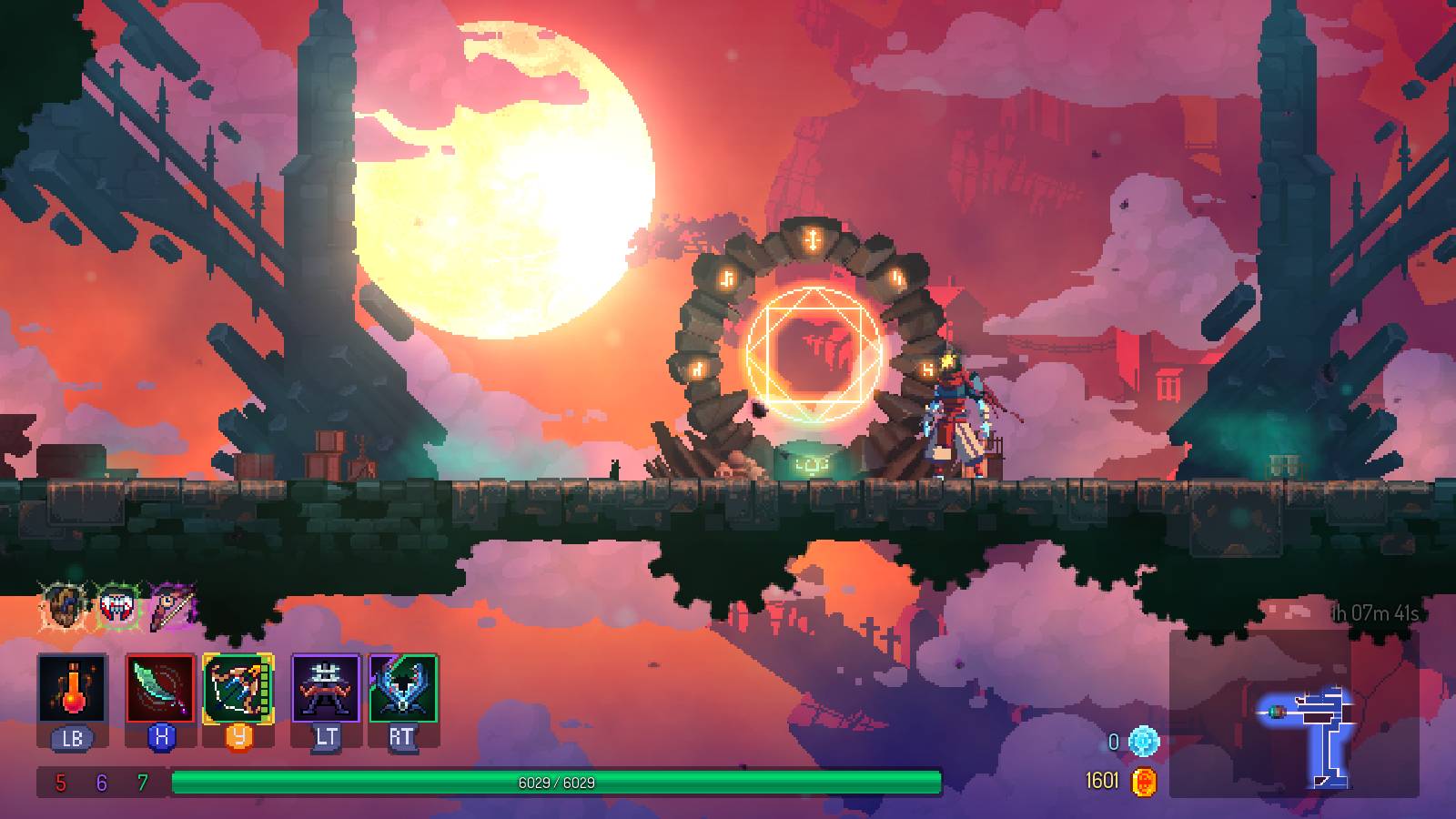Click the bow and eye mutation icon
The width and height of the screenshot is (1456, 819).
(173, 607)
